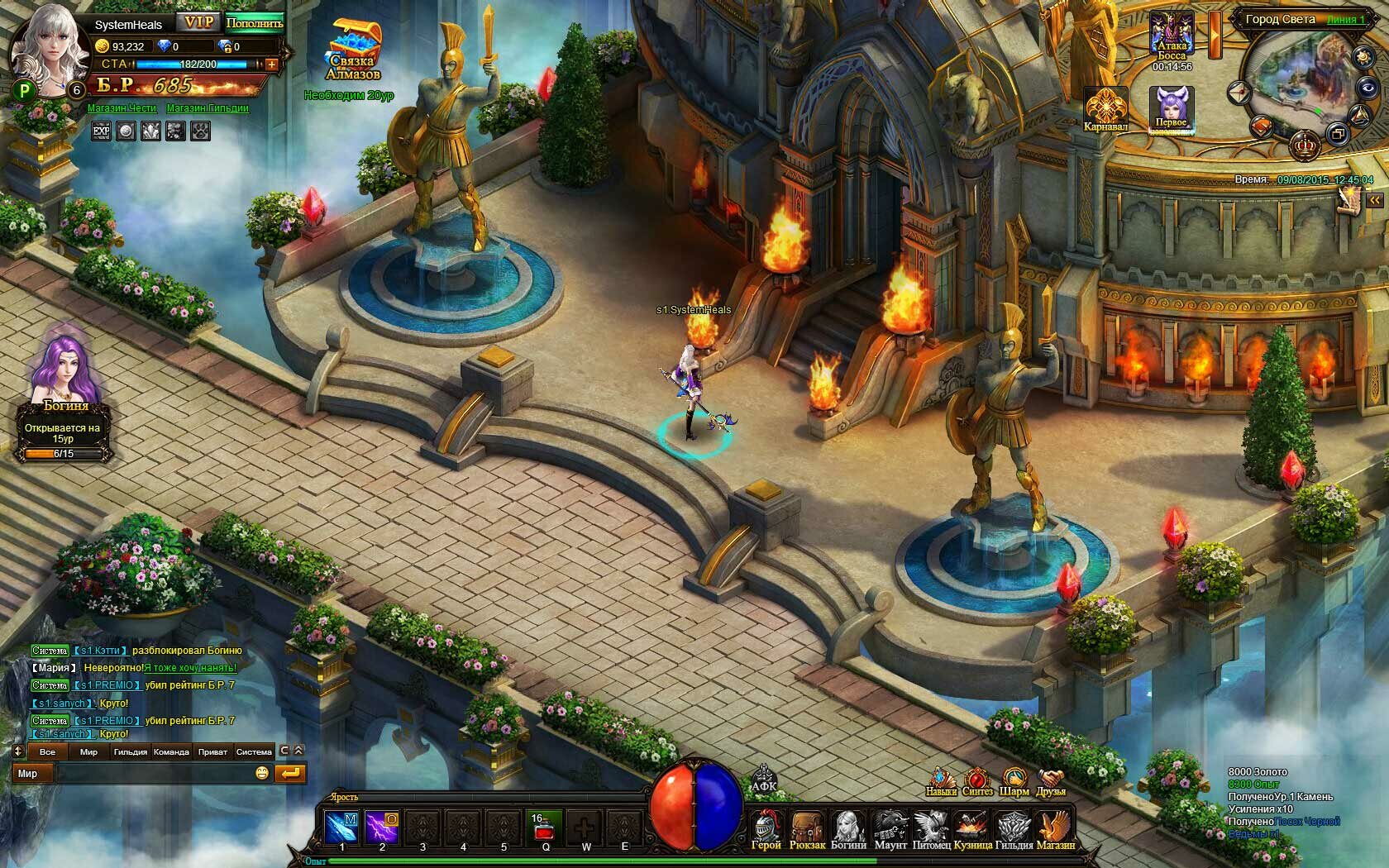Open the Кузница forge menu
Image resolution: width=1389 pixels, height=868 pixels.
click(972, 828)
